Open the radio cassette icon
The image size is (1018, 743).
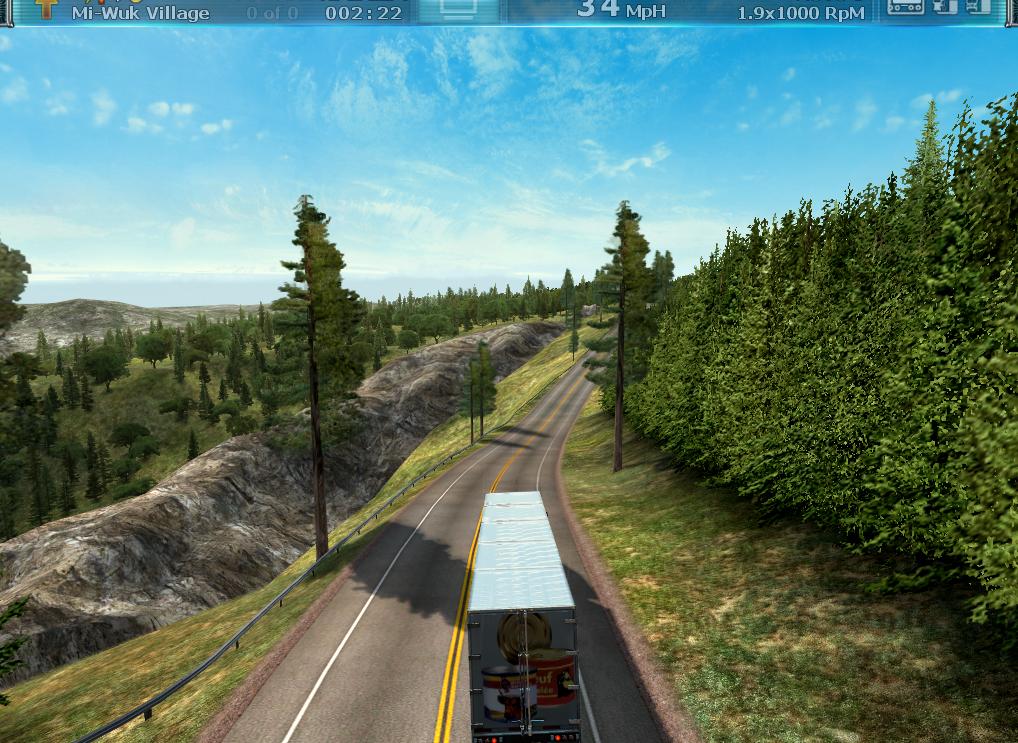(x=906, y=7)
